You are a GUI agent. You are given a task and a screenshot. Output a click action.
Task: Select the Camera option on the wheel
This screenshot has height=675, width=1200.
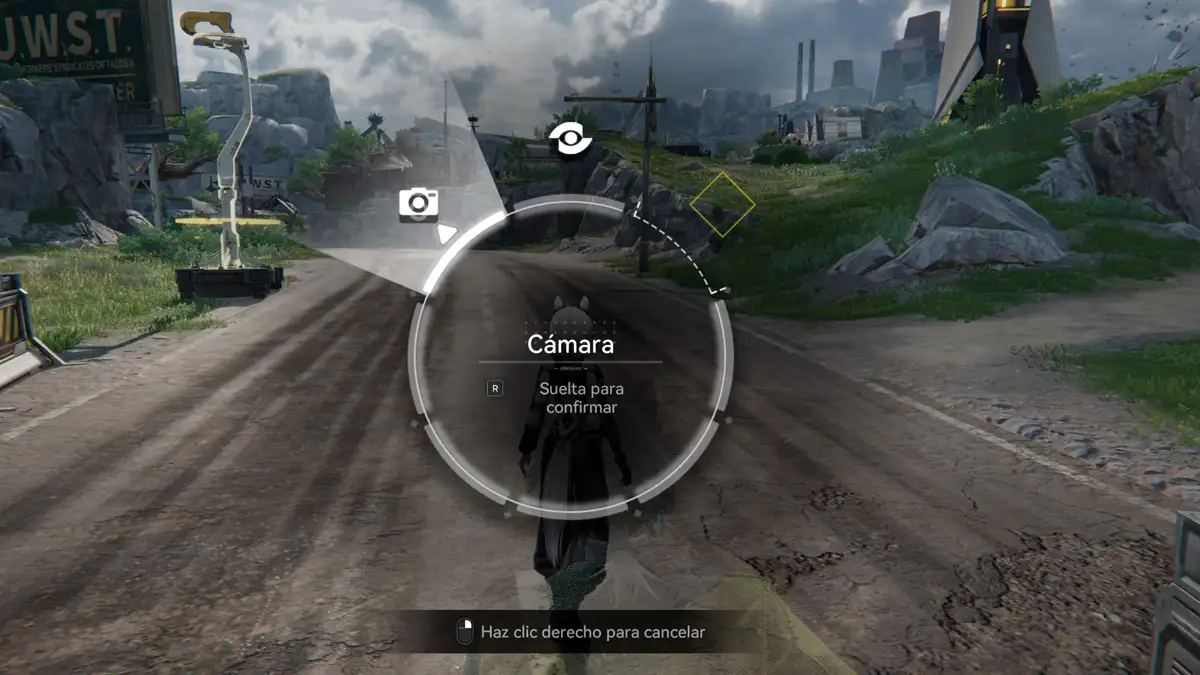pyautogui.click(x=418, y=204)
